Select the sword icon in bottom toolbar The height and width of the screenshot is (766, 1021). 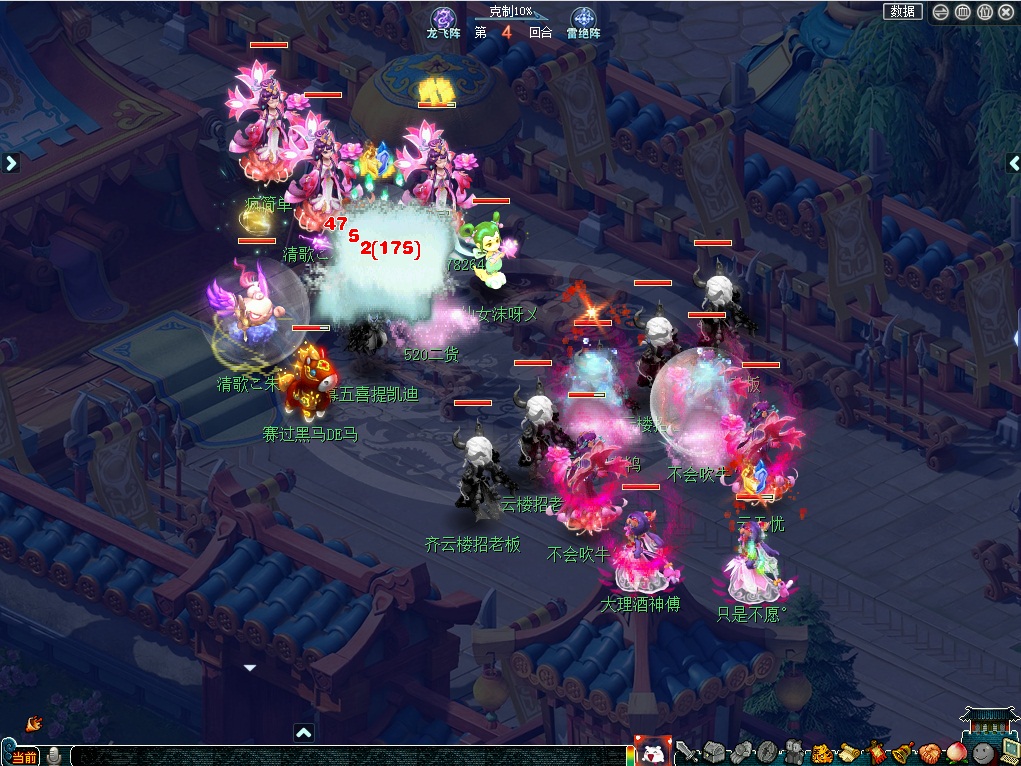(x=687, y=752)
